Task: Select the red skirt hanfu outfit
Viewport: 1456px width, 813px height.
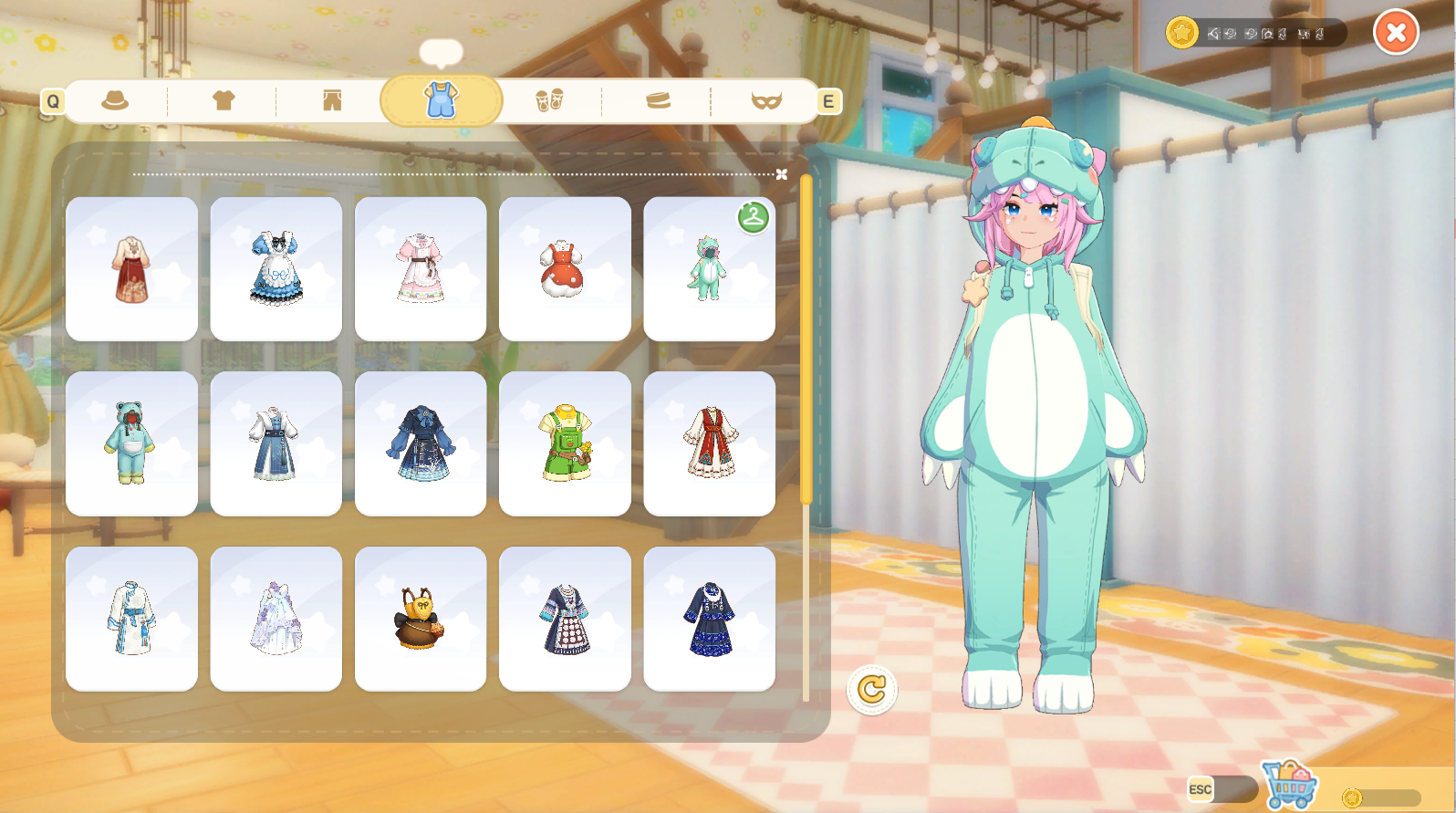Action: (x=131, y=269)
